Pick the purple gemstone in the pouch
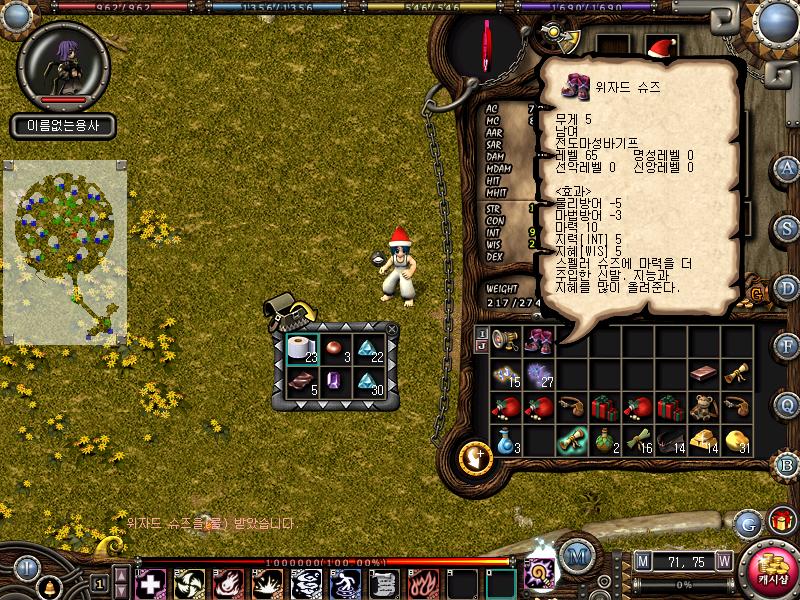 [335, 381]
